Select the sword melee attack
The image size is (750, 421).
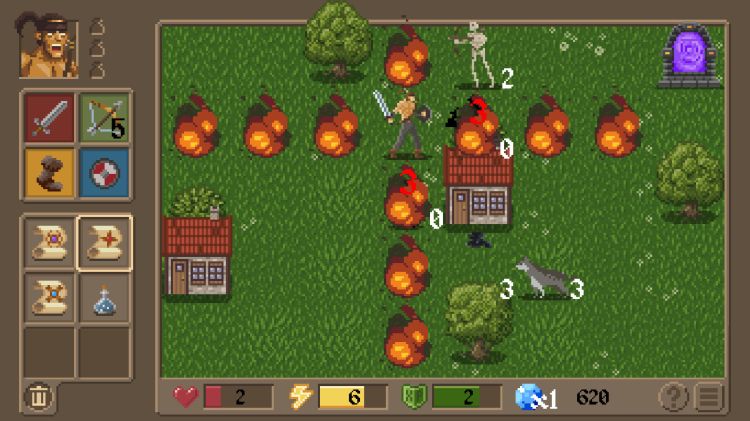click(50, 117)
